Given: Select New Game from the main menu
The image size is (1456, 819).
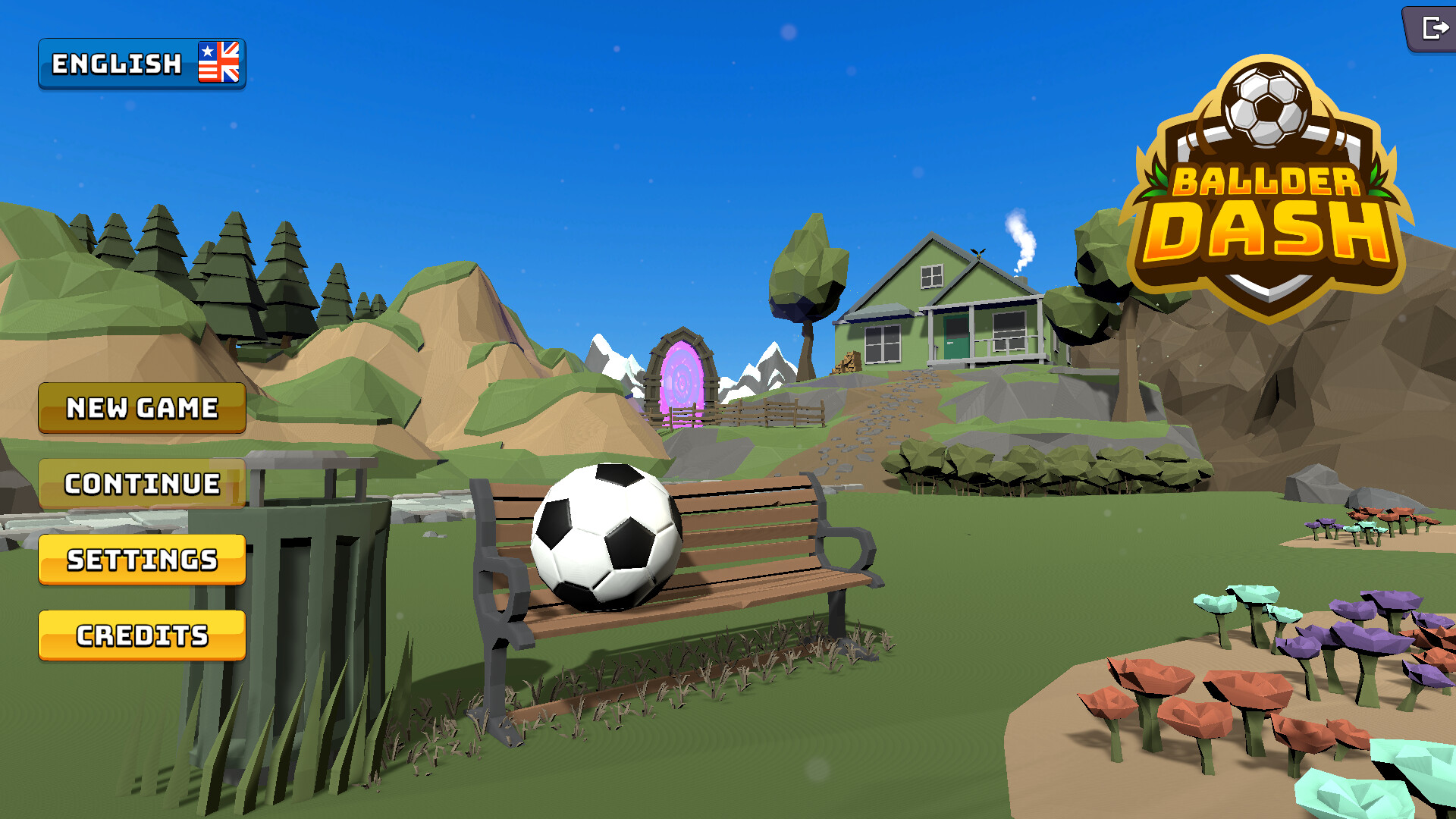Looking at the screenshot, I should coord(141,408).
